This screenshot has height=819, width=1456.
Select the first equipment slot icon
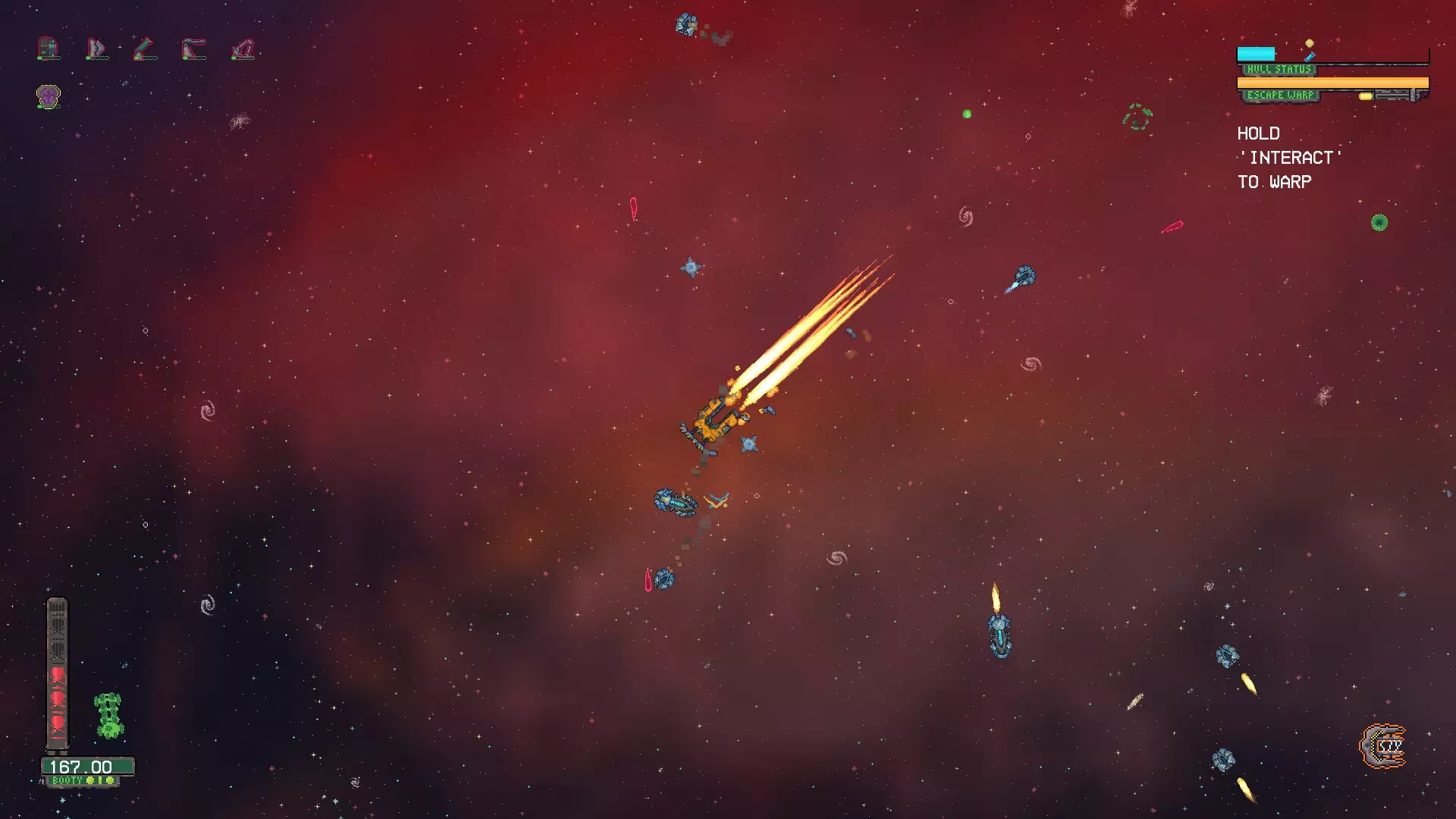(47, 47)
